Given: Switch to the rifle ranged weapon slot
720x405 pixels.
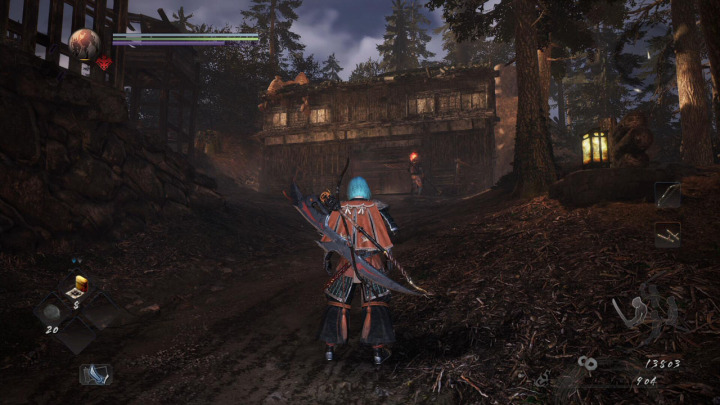Looking at the screenshot, I should [x=667, y=235].
